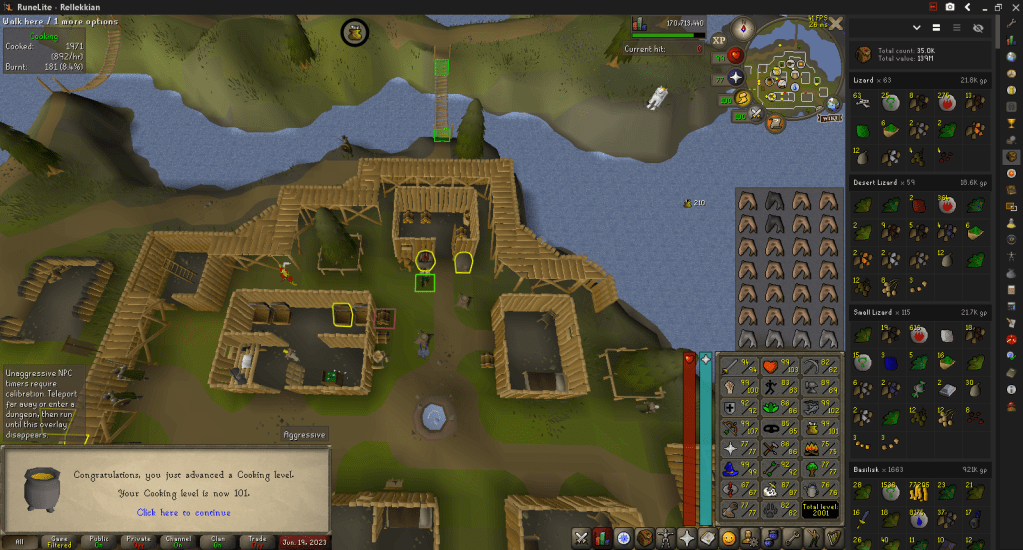Viewport: 1023px width, 550px height.
Task: Open the Combat Options tab
Action: (580, 538)
